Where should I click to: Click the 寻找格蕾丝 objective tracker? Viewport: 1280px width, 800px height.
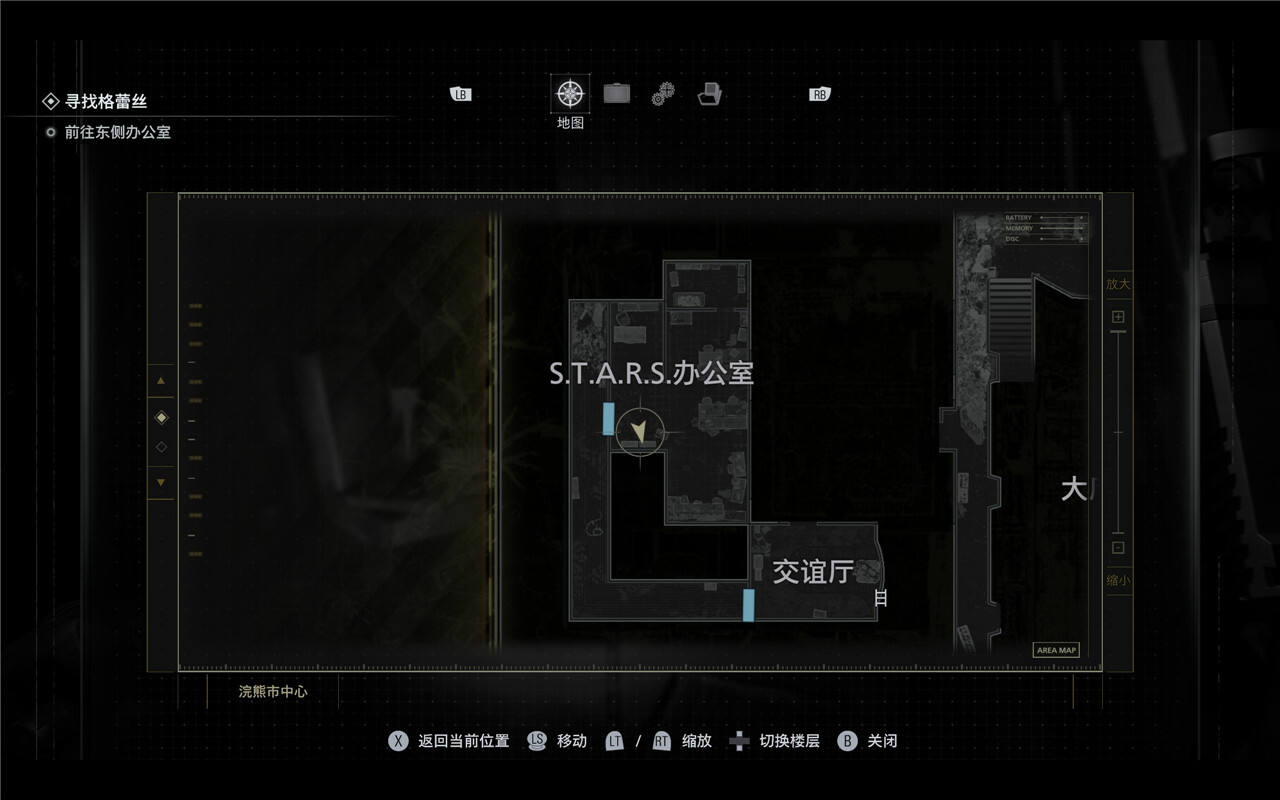point(105,101)
